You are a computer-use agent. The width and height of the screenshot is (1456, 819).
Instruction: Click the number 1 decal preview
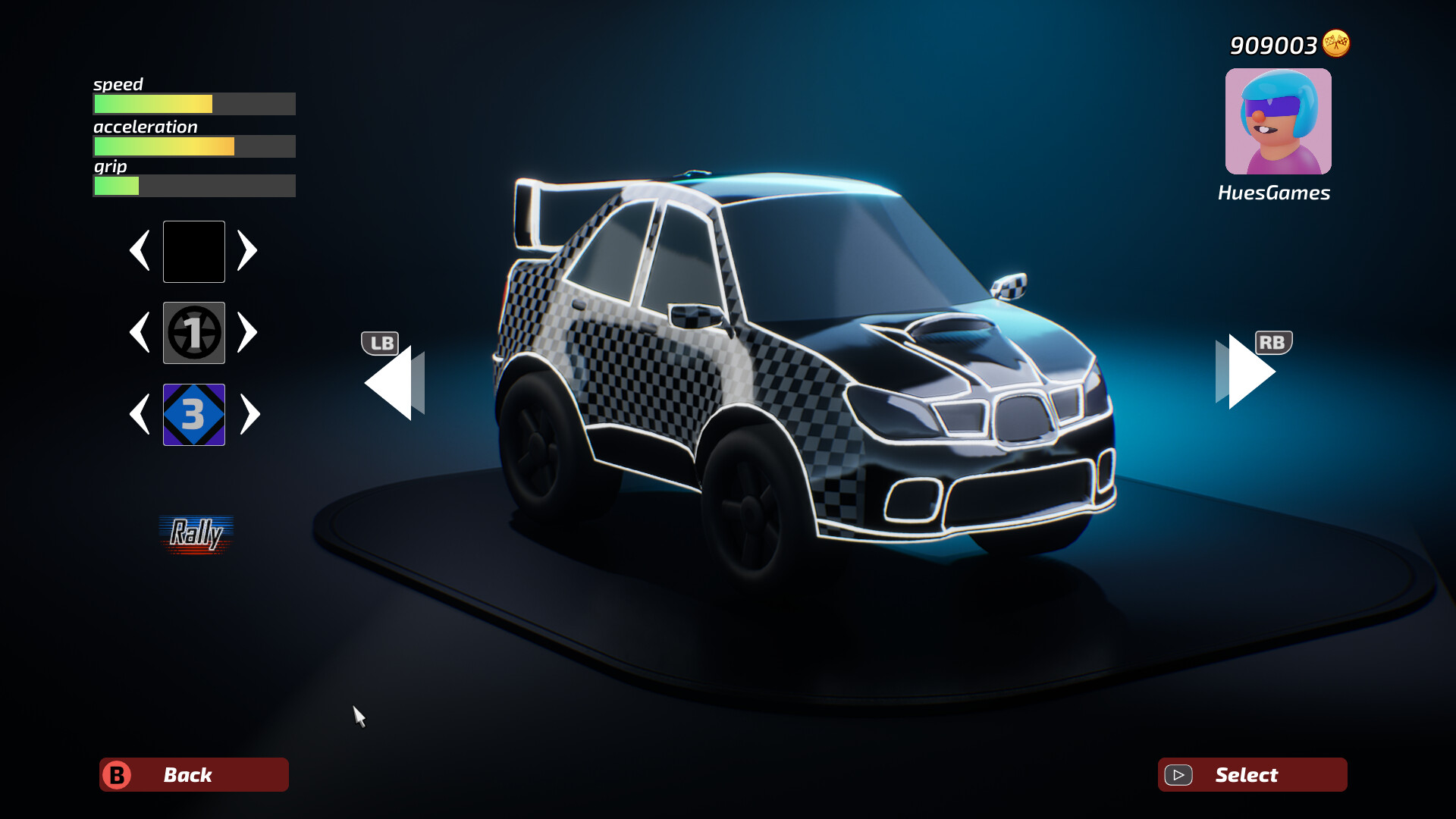[193, 332]
